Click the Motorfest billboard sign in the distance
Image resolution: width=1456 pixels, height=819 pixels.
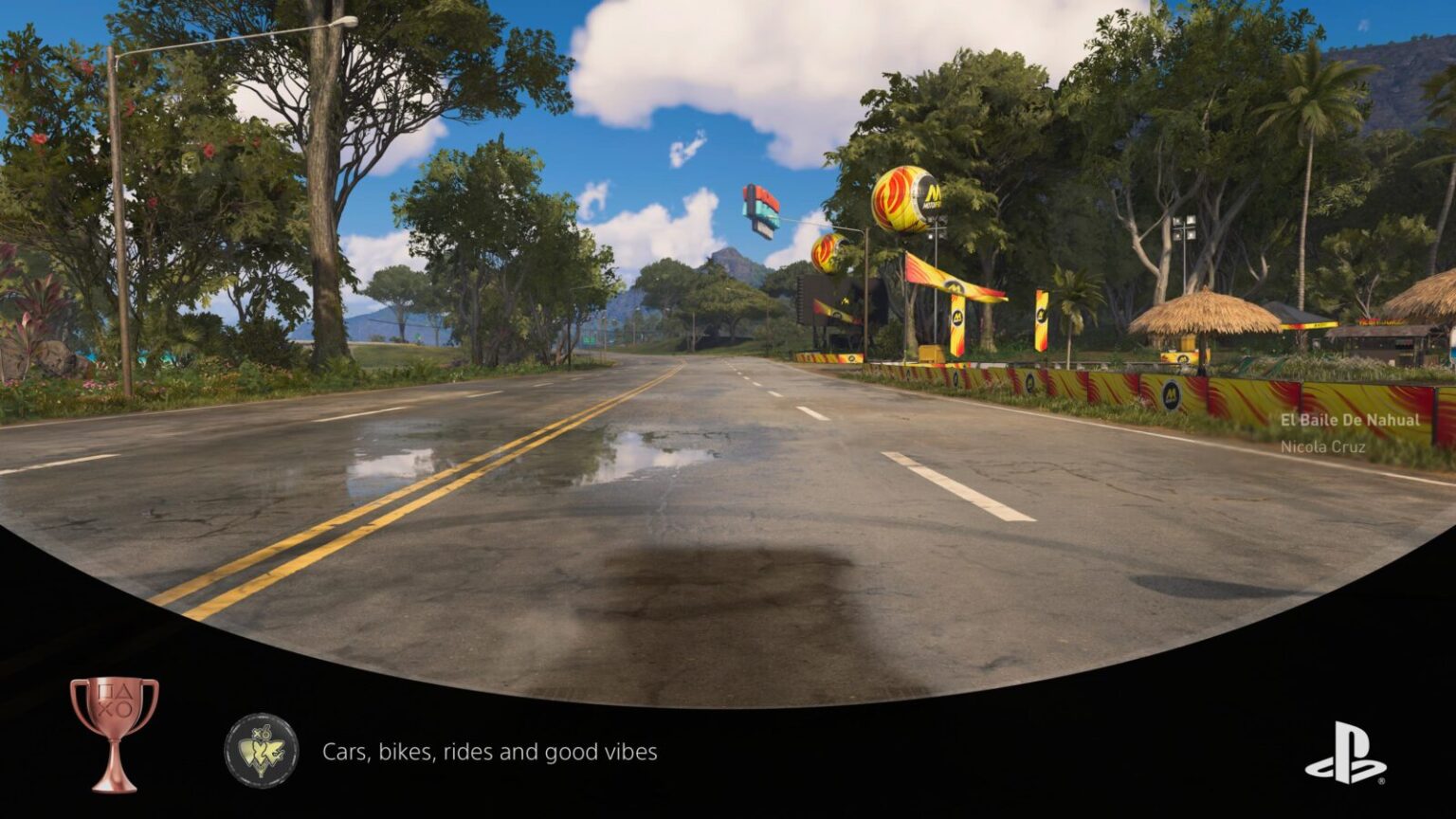[758, 209]
